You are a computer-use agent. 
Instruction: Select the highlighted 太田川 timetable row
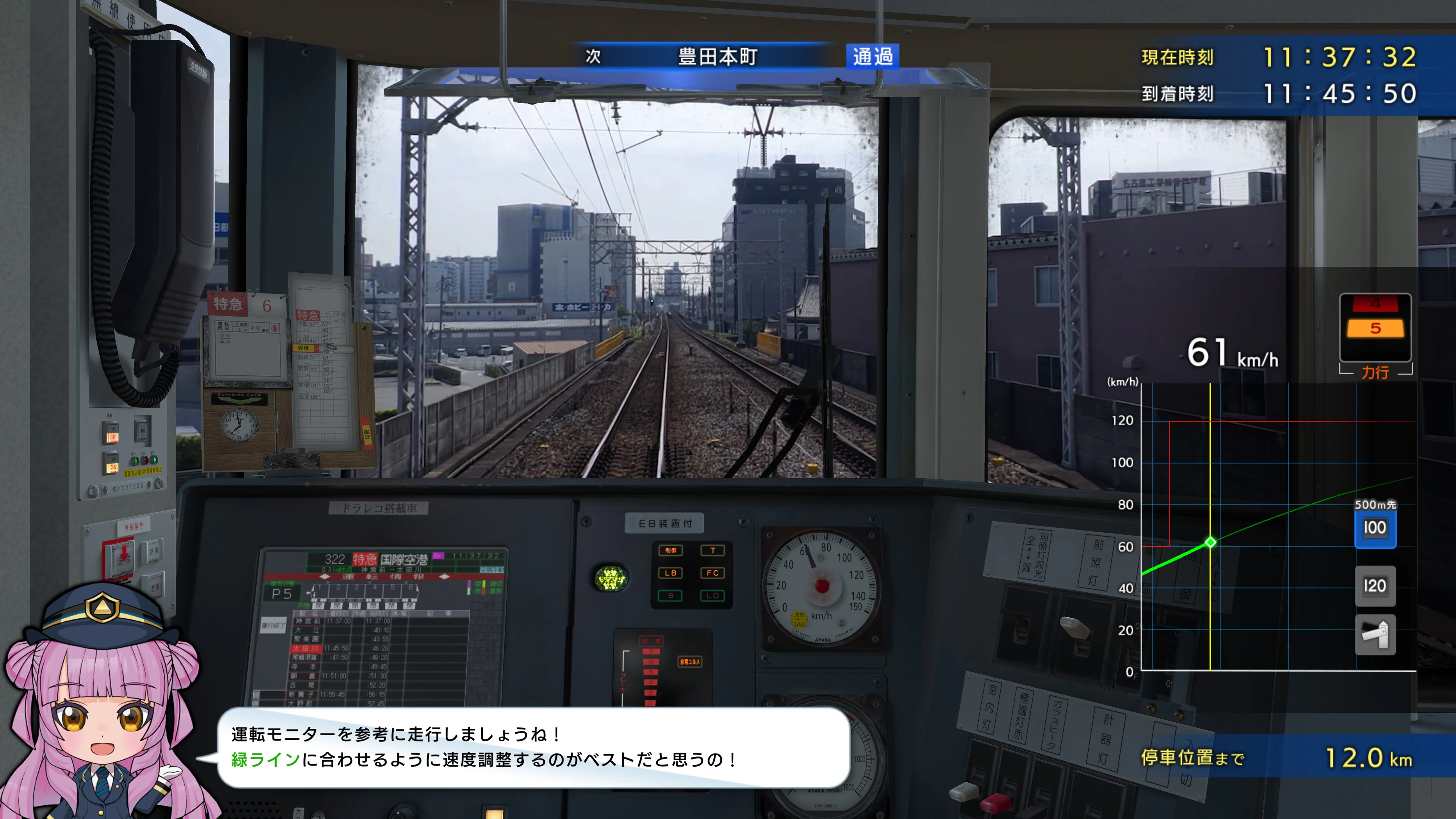[x=306, y=649]
